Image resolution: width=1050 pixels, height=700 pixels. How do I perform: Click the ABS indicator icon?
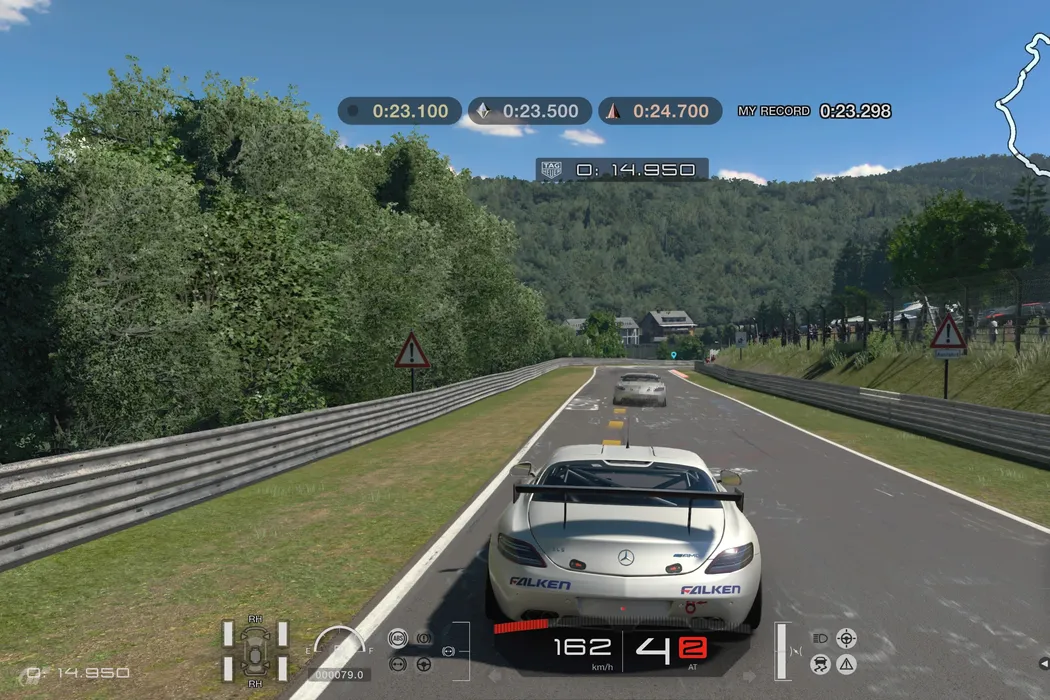click(397, 637)
